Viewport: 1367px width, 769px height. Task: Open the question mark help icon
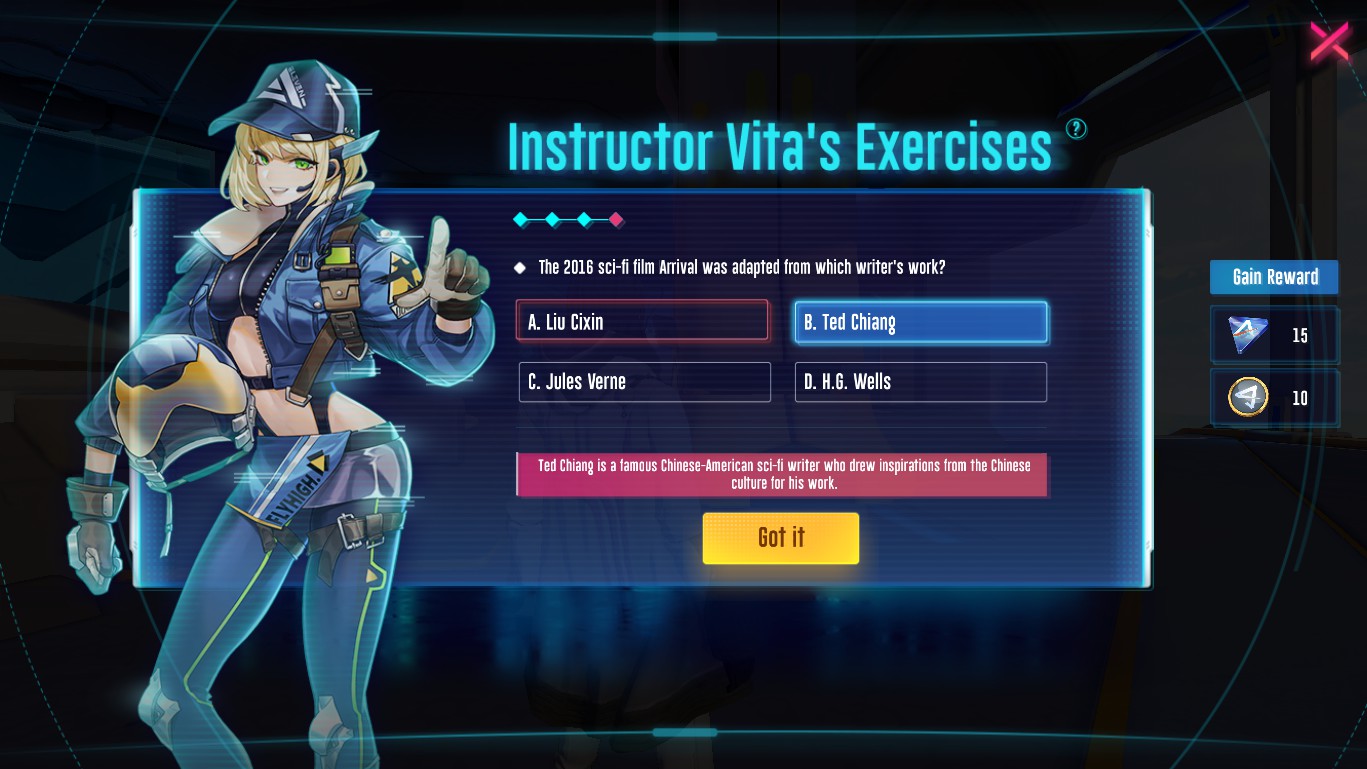coord(1076,129)
